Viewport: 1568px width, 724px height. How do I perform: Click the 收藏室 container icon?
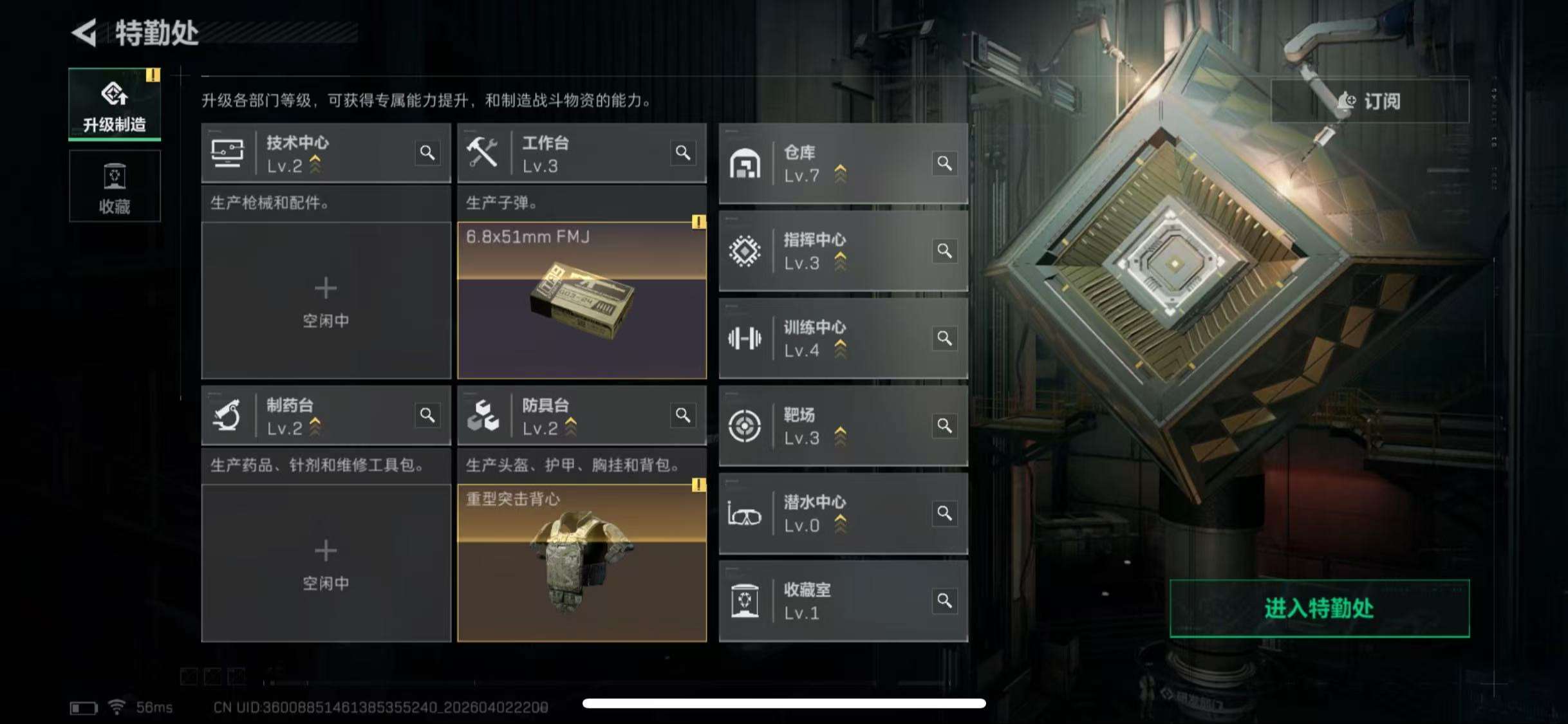click(747, 602)
